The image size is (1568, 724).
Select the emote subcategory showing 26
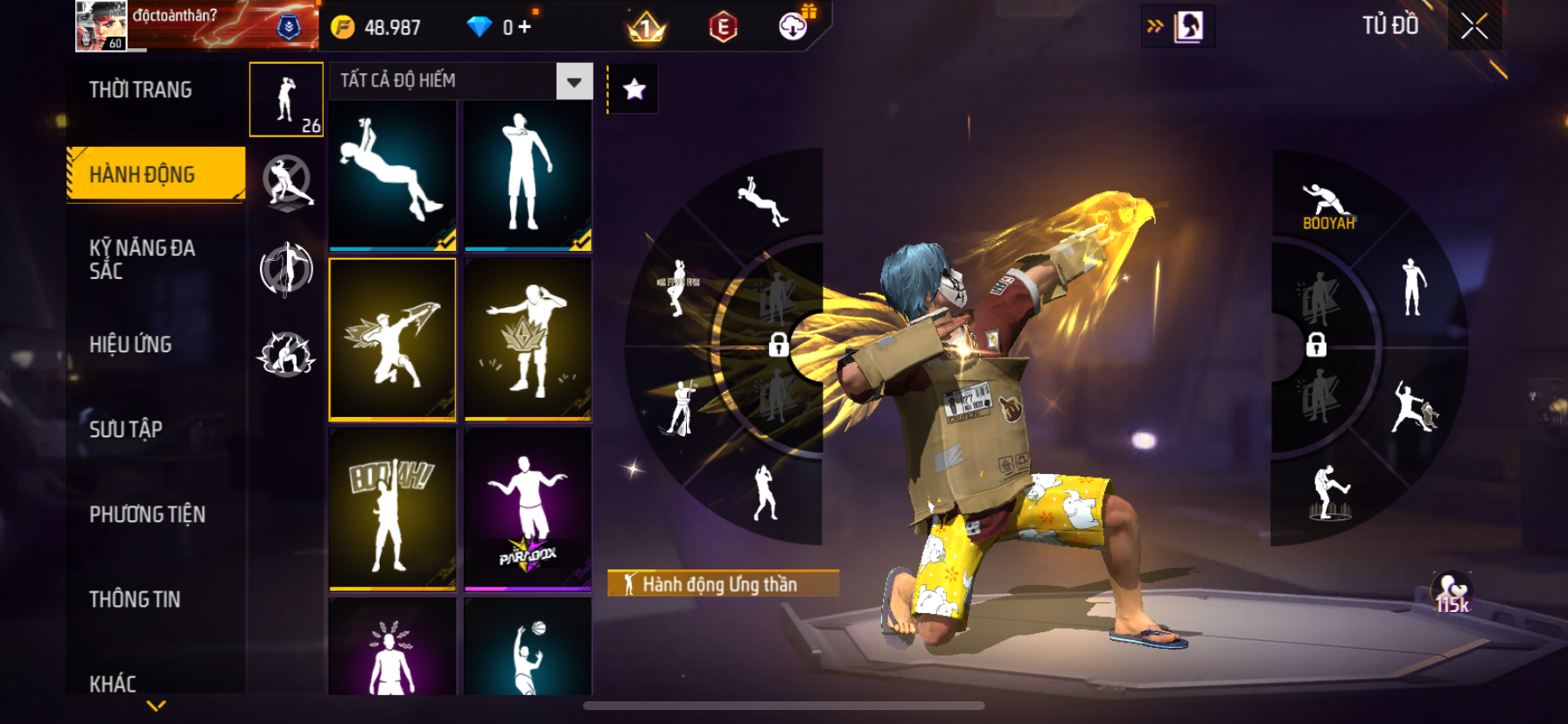click(x=287, y=100)
